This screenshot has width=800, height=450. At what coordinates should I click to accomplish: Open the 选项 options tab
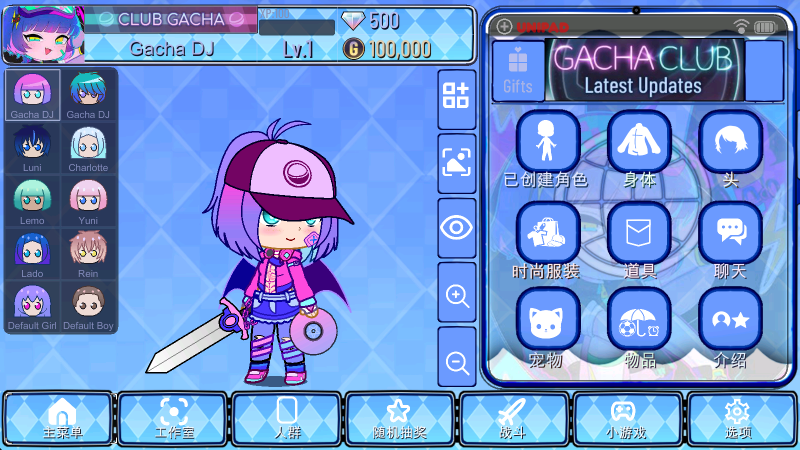(x=739, y=418)
